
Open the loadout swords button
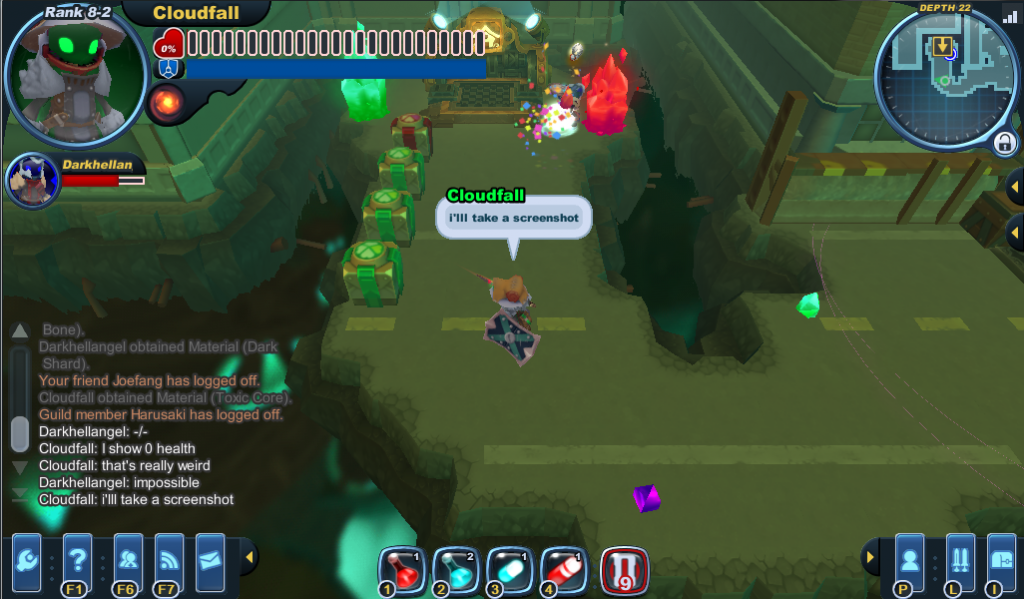tap(960, 558)
